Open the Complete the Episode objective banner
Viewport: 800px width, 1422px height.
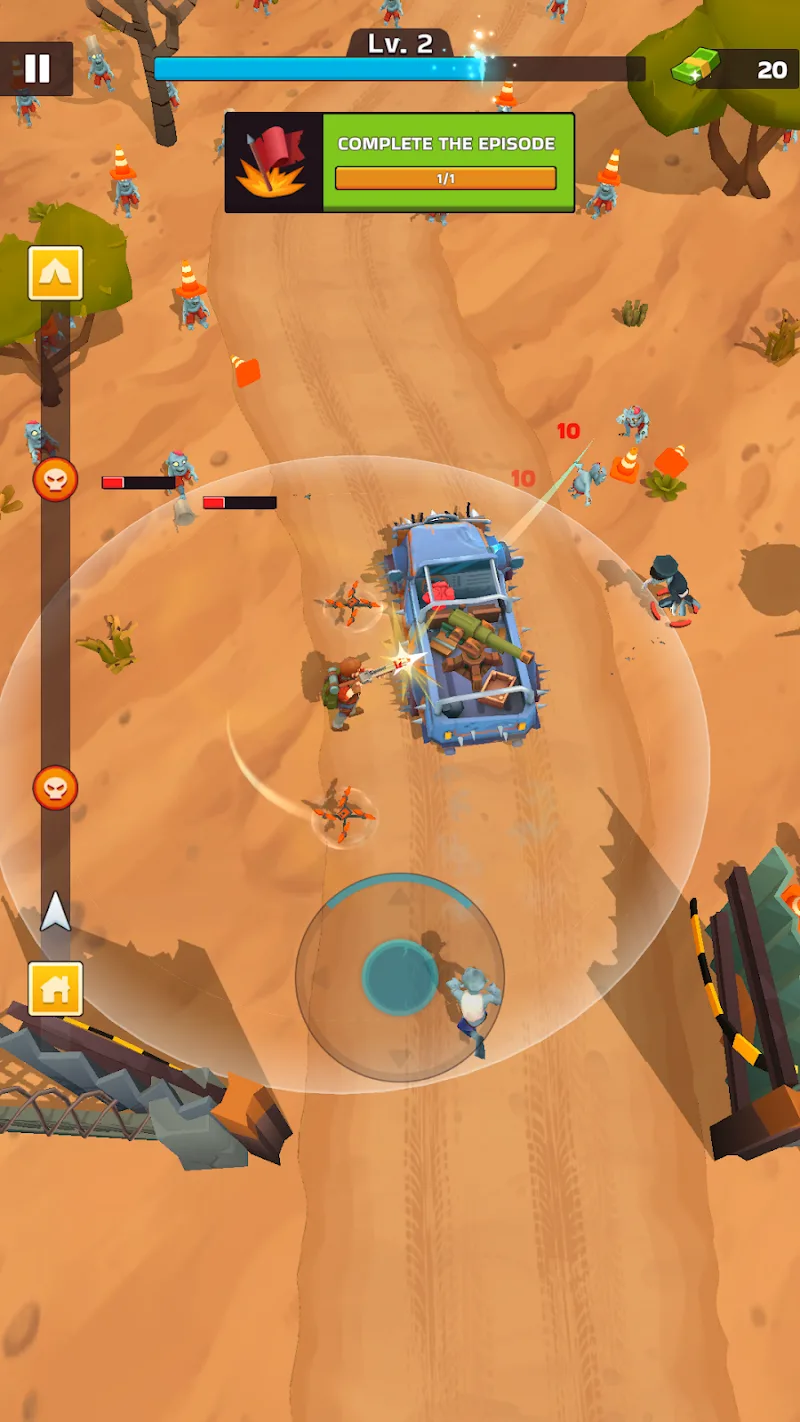click(400, 162)
